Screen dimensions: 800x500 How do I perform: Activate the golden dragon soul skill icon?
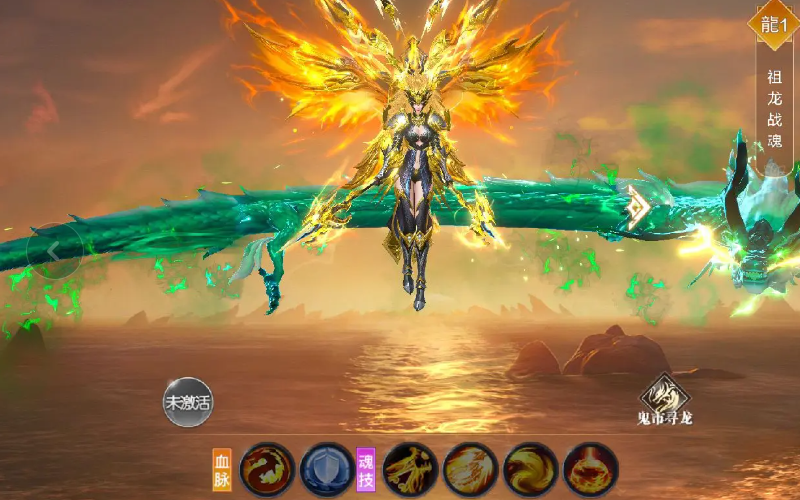pos(410,469)
